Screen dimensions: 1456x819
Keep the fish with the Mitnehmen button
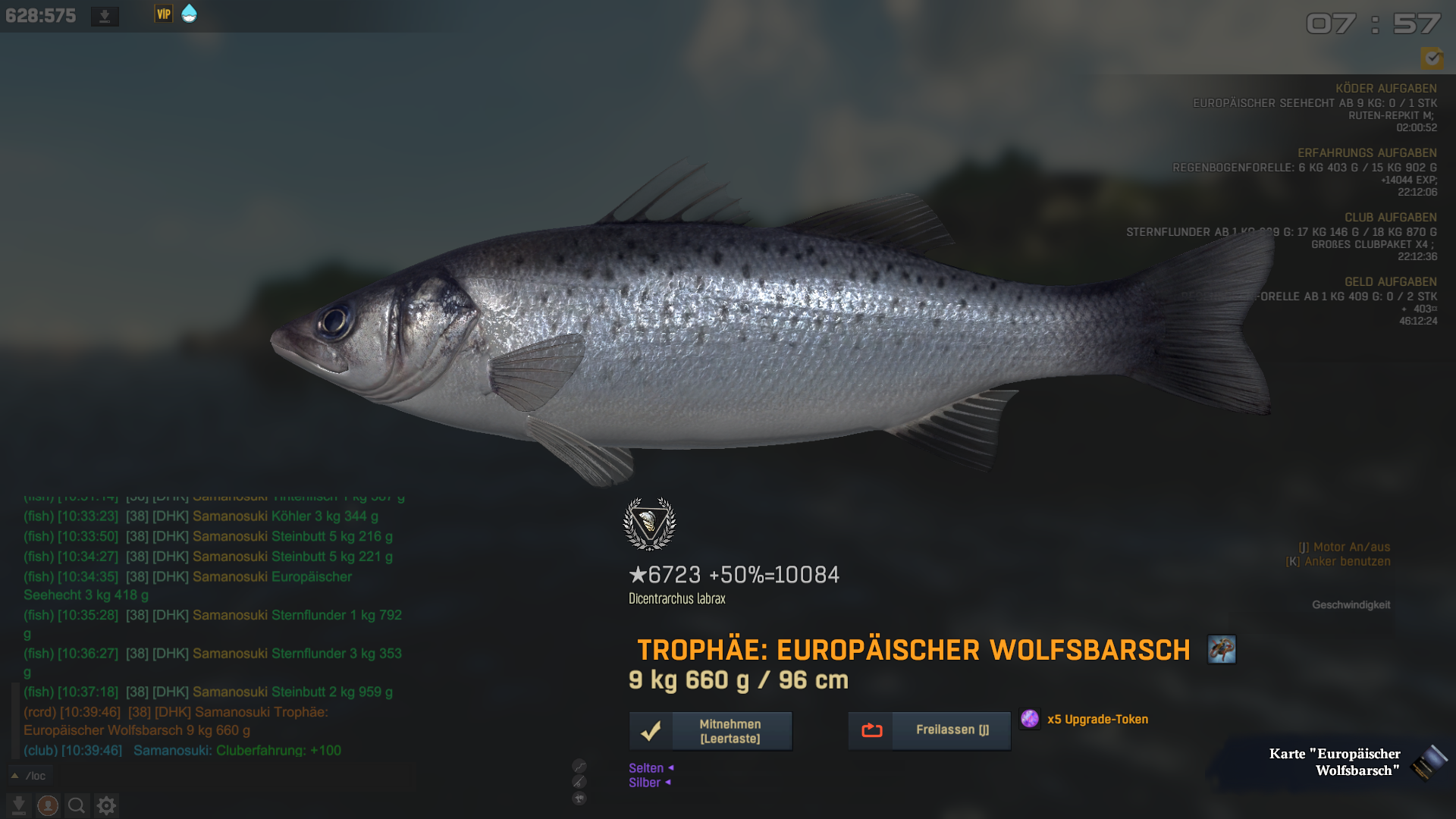click(x=711, y=731)
